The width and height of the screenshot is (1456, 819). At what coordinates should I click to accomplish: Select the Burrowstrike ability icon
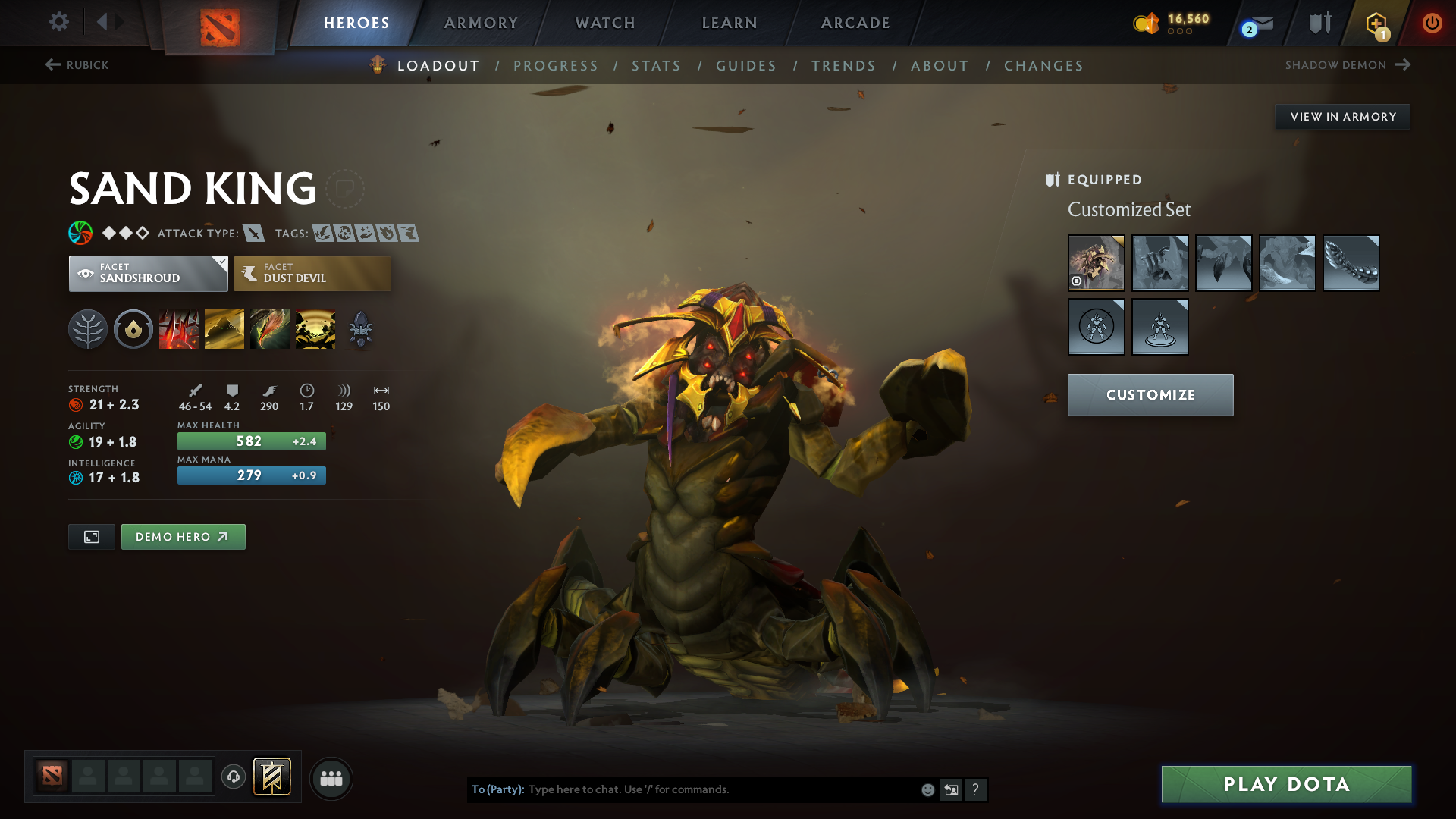pos(179,328)
